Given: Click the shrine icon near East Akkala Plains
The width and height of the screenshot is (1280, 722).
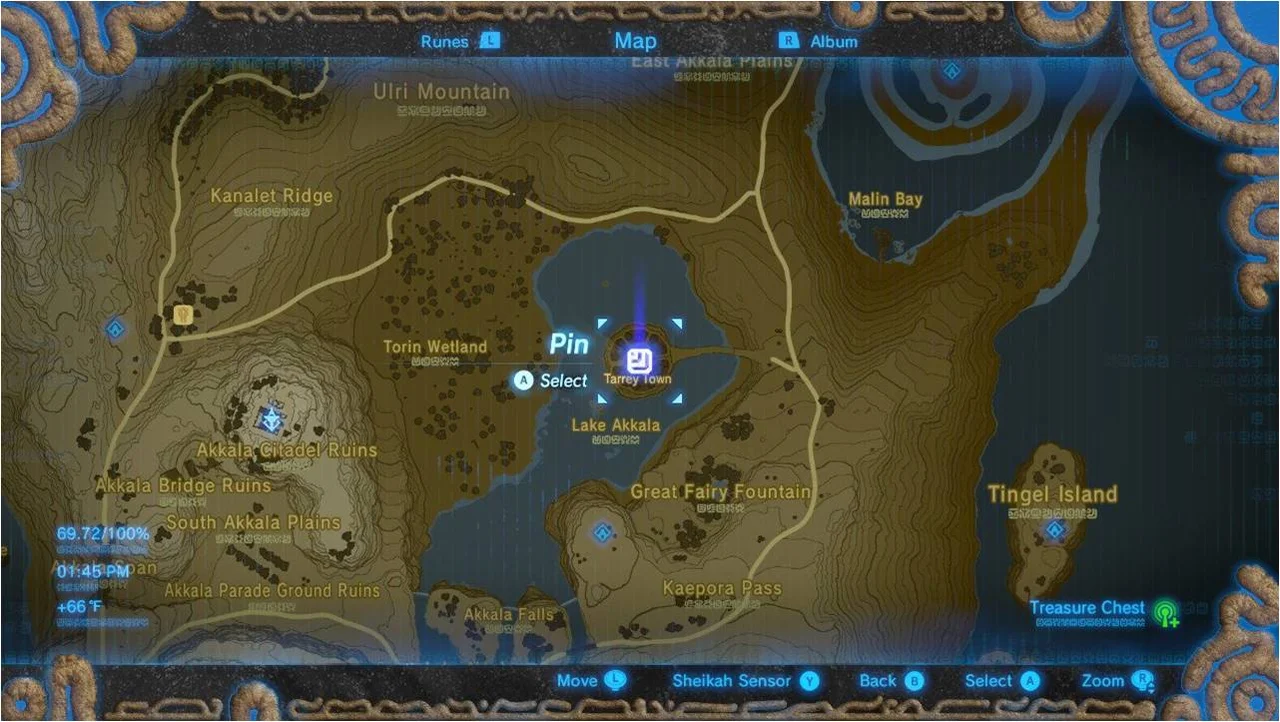Looking at the screenshot, I should click(951, 71).
